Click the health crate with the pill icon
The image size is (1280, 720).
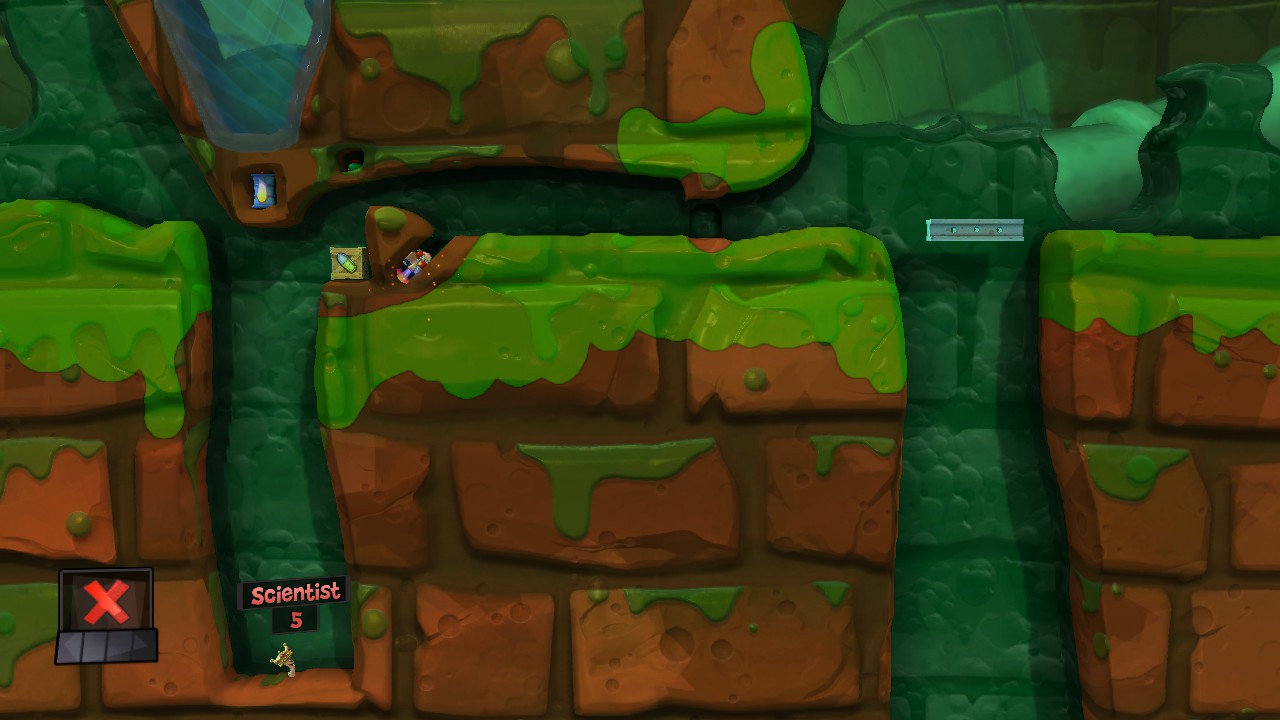pyautogui.click(x=346, y=263)
